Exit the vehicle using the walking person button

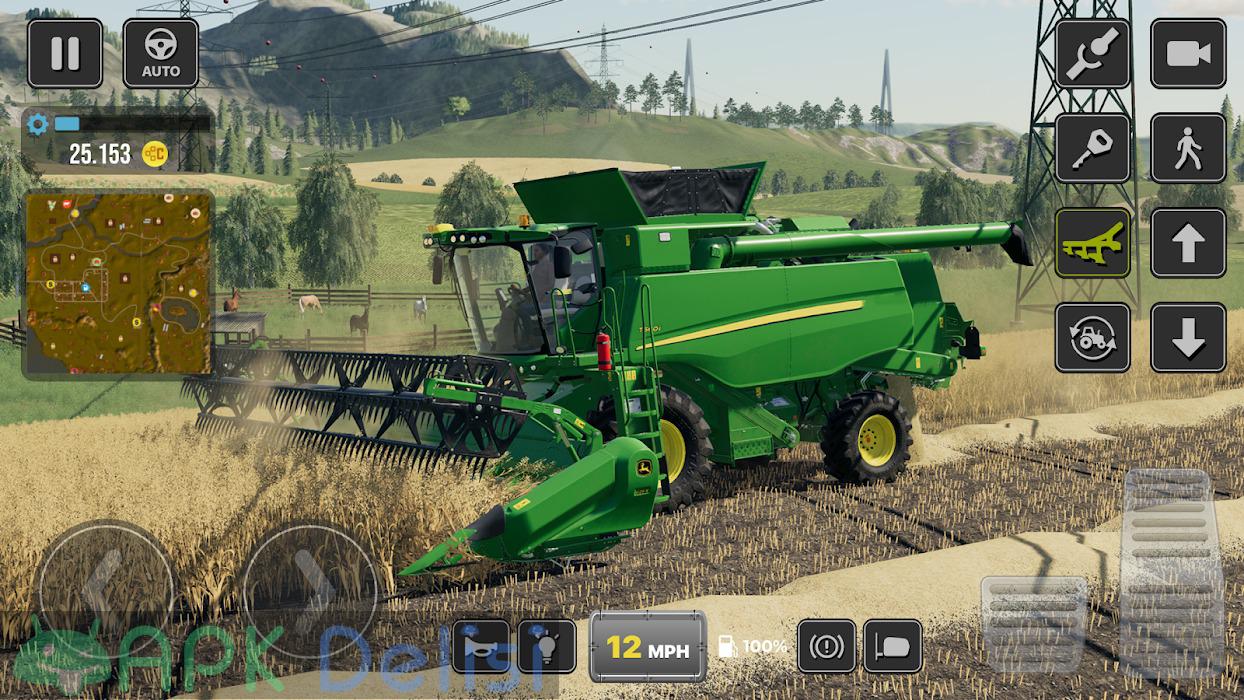pos(1188,148)
